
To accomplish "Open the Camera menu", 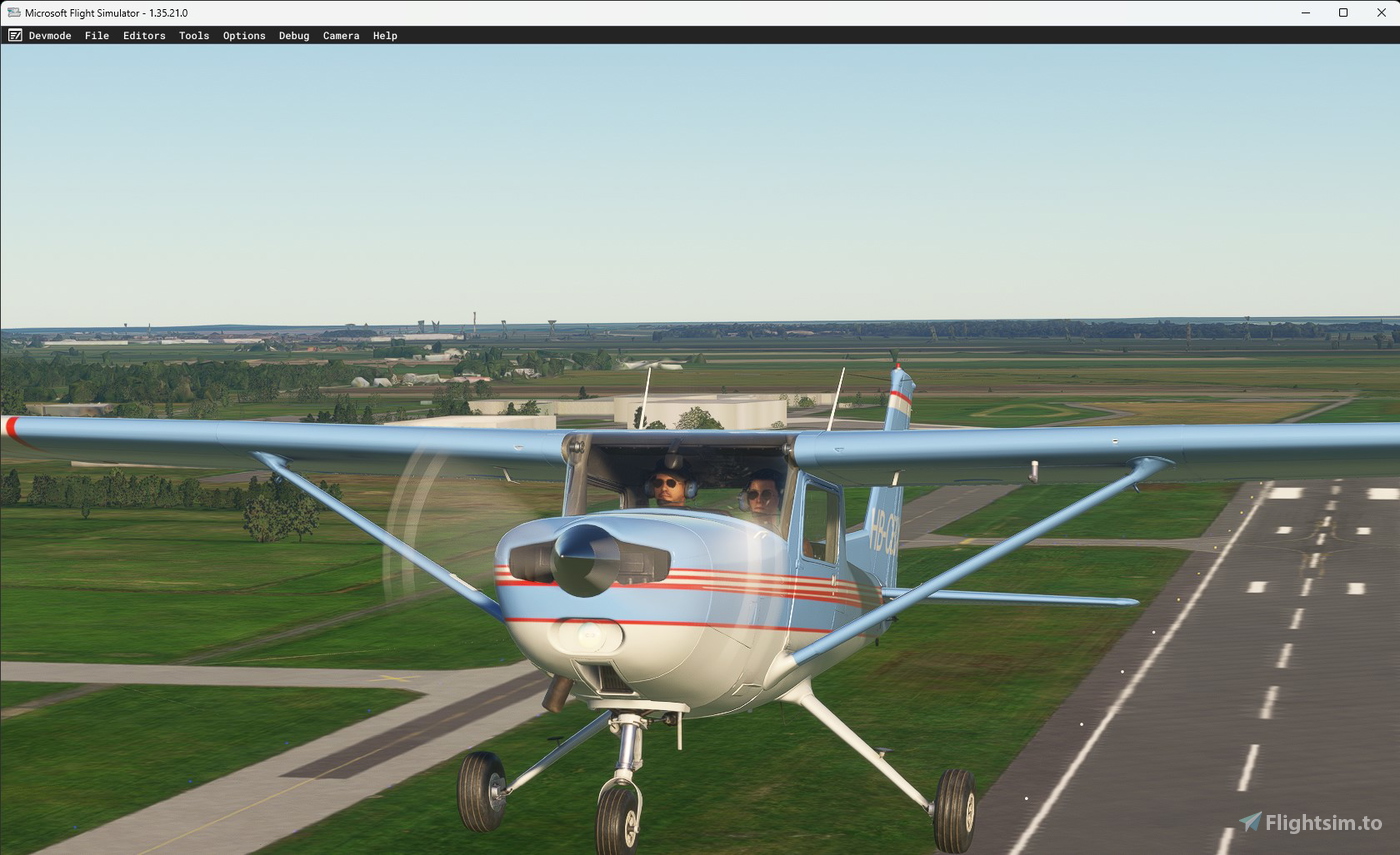I will pos(341,35).
